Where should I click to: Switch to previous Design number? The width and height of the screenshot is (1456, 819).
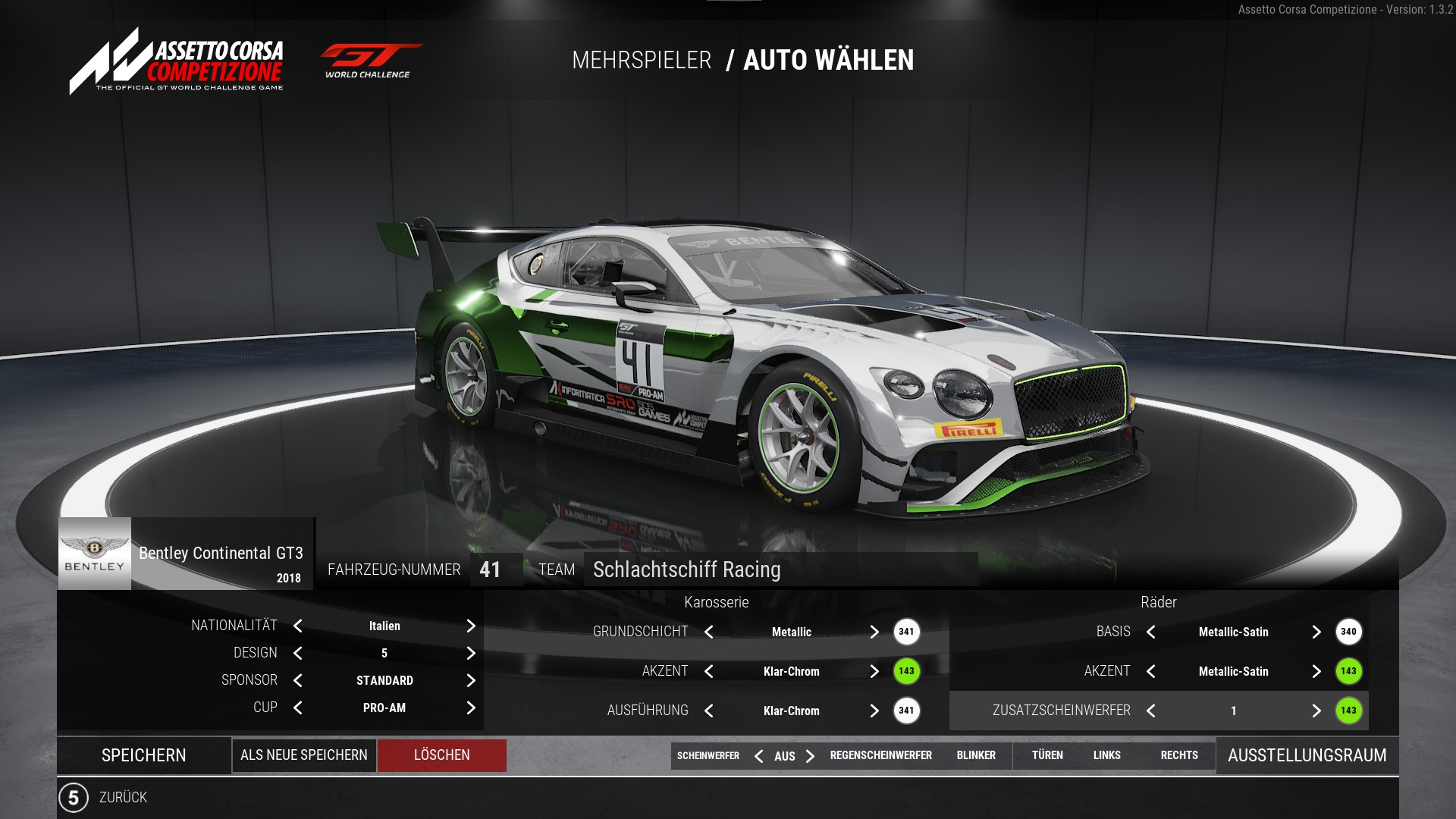point(298,653)
